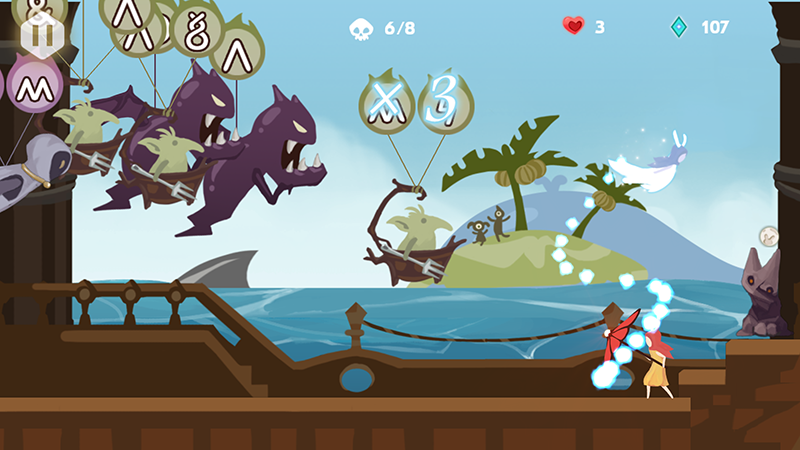The width and height of the screenshot is (800, 450).
Task: Pause the game with the hexagon button
Action: coord(42,36)
